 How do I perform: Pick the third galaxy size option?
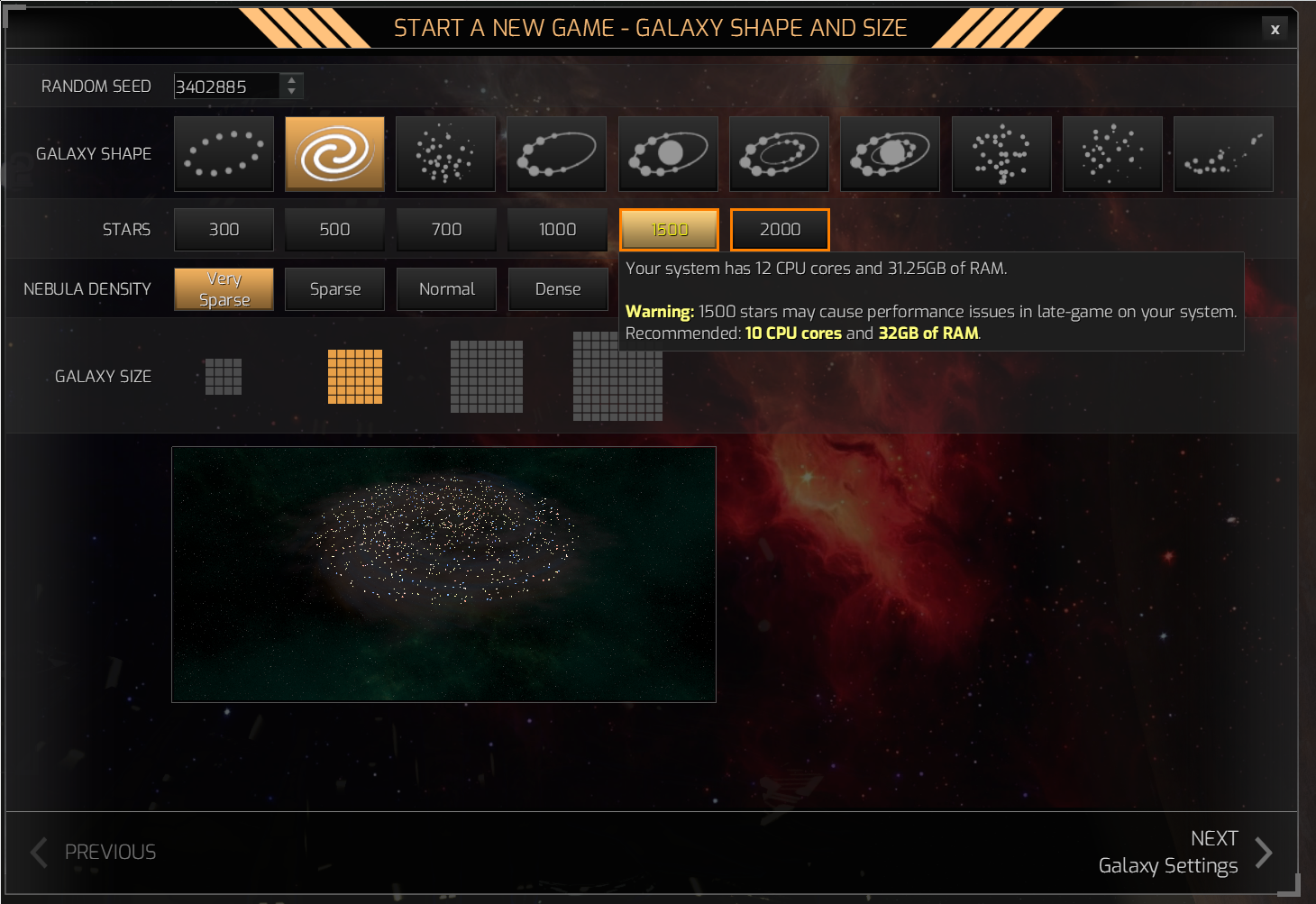pyautogui.click(x=487, y=379)
